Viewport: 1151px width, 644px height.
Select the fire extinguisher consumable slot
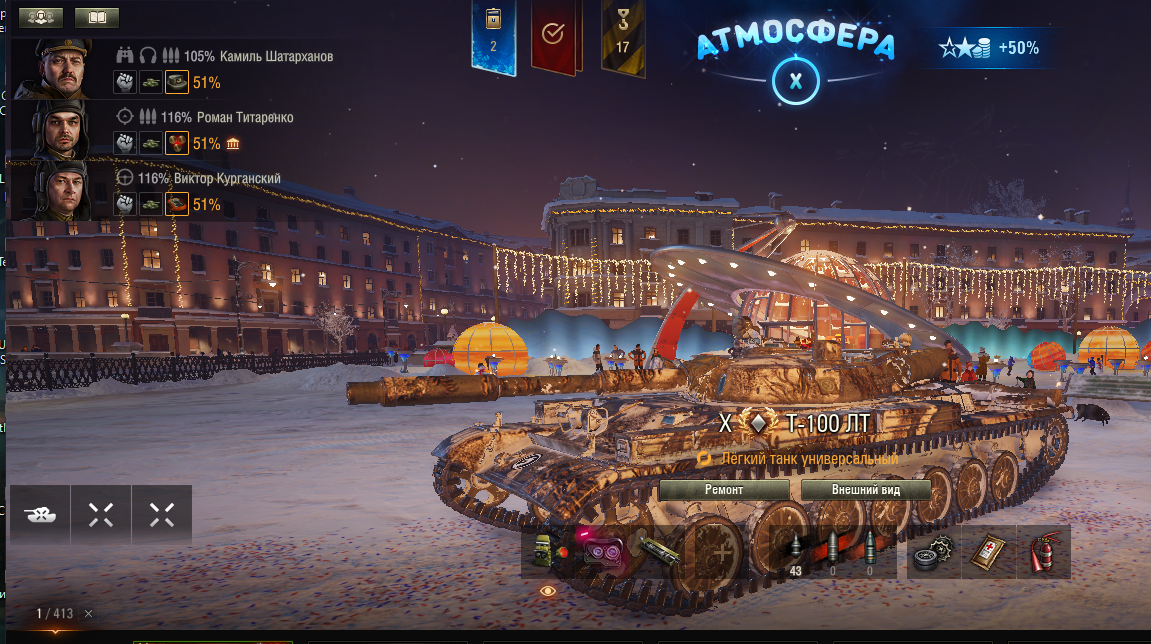1043,552
